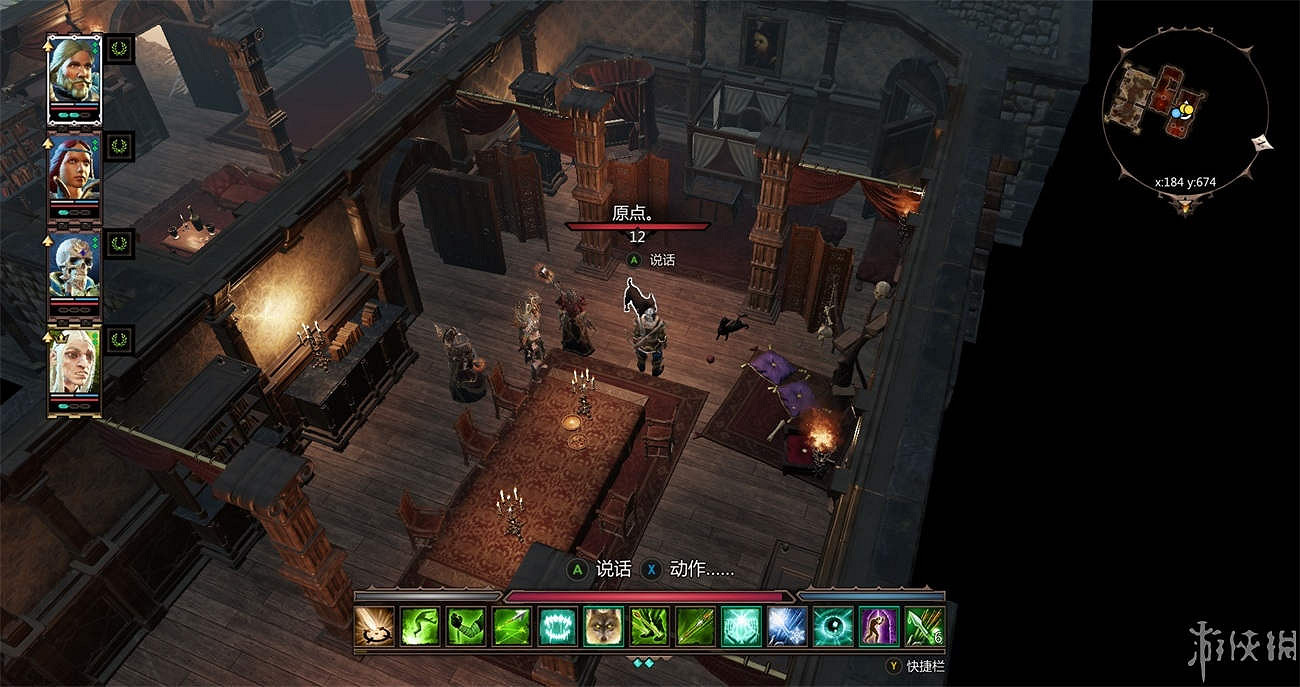Select the teal eye orb skill
1300x687 pixels.
[x=832, y=627]
